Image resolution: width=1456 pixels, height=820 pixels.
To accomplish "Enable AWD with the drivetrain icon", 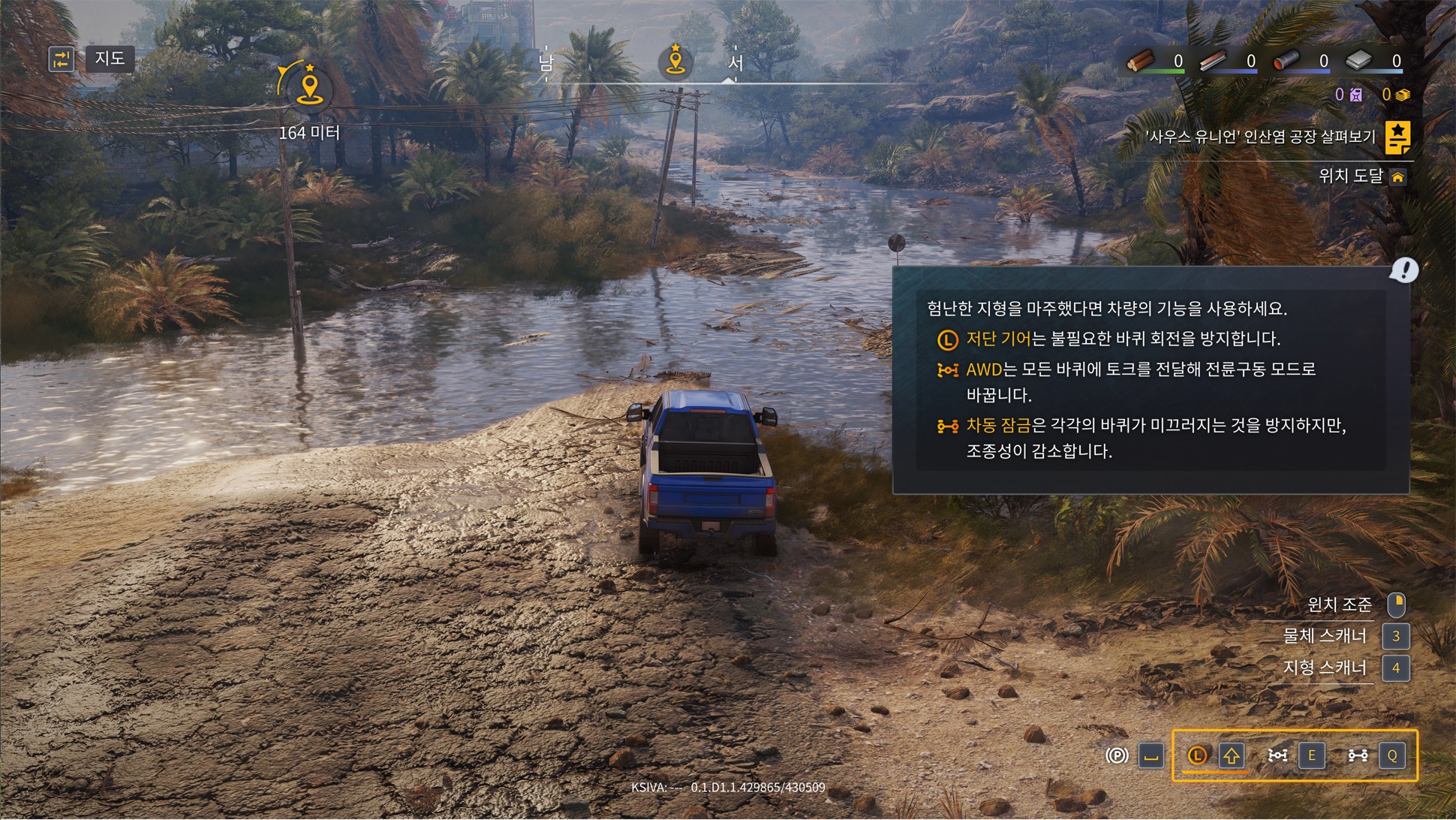I will (1277, 755).
